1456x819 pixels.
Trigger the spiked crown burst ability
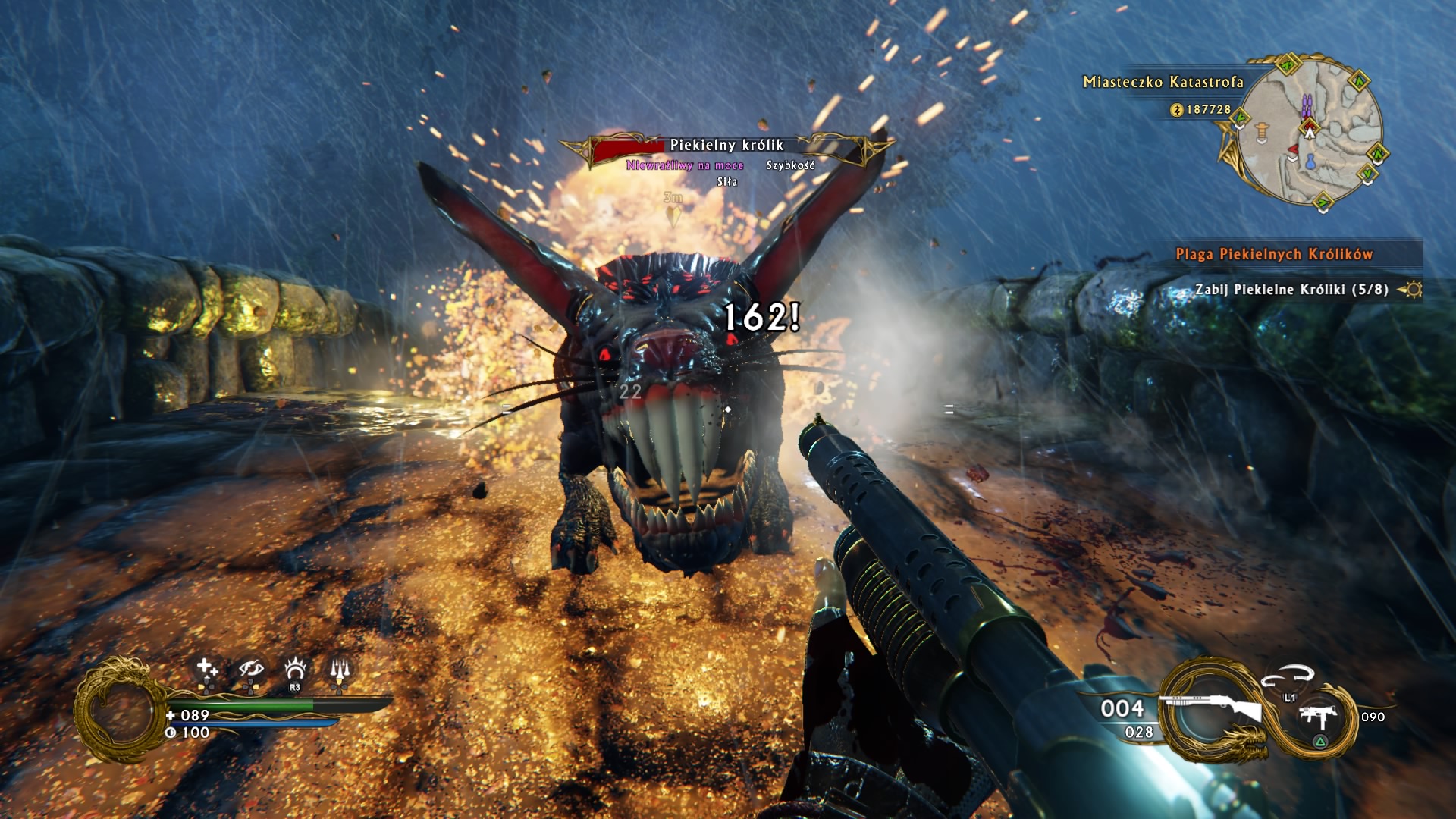(x=294, y=669)
